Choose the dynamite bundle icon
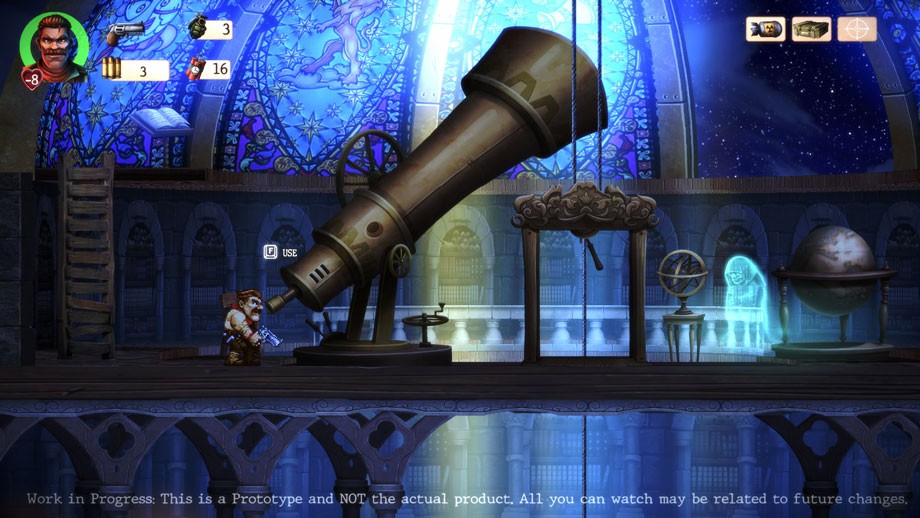This screenshot has height=518, width=920. (196, 69)
